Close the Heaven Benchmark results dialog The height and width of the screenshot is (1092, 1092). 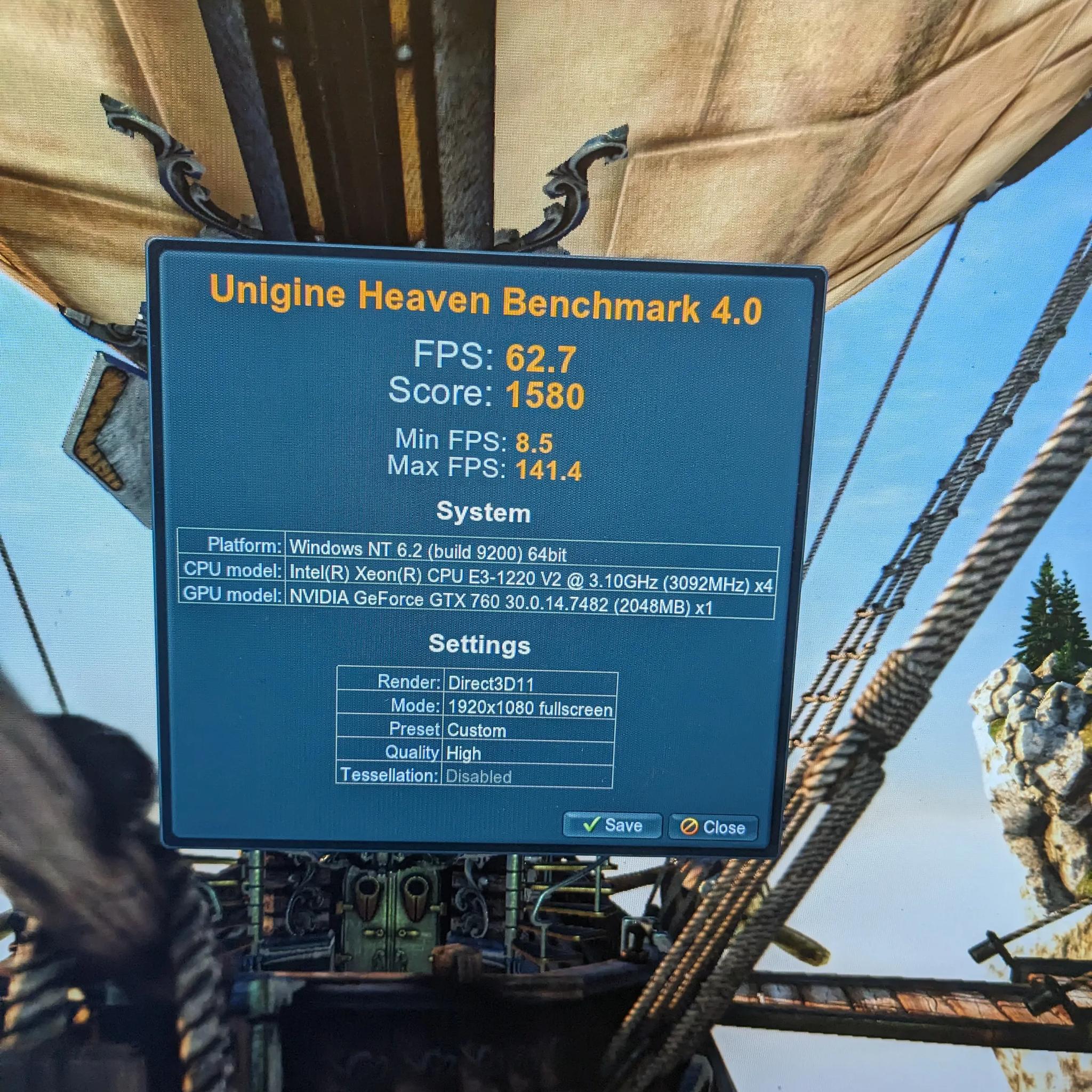coord(713,828)
